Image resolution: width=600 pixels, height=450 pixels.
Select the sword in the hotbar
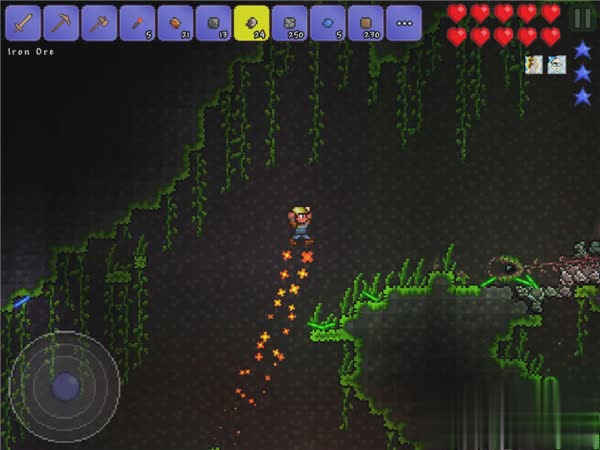tap(24, 22)
